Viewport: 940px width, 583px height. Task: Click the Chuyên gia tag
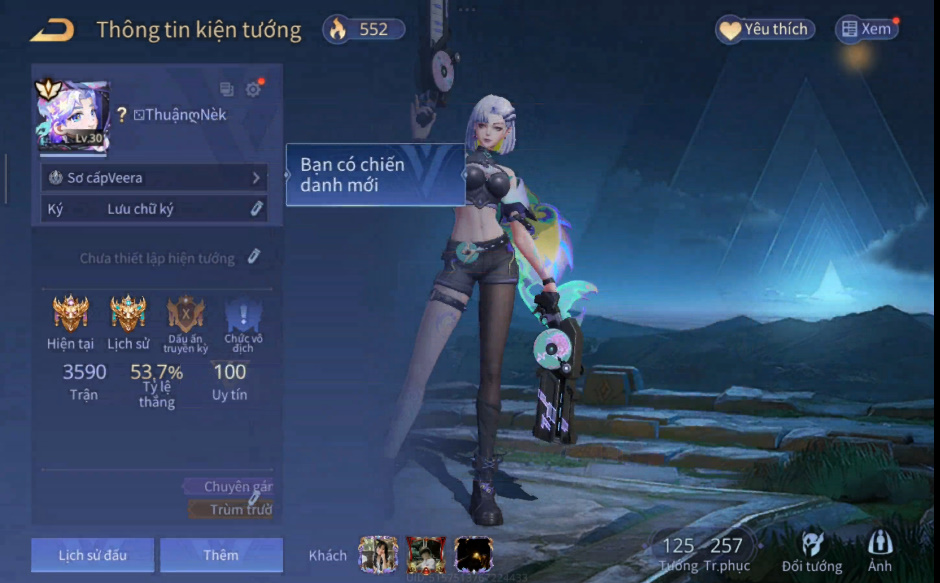click(x=237, y=487)
